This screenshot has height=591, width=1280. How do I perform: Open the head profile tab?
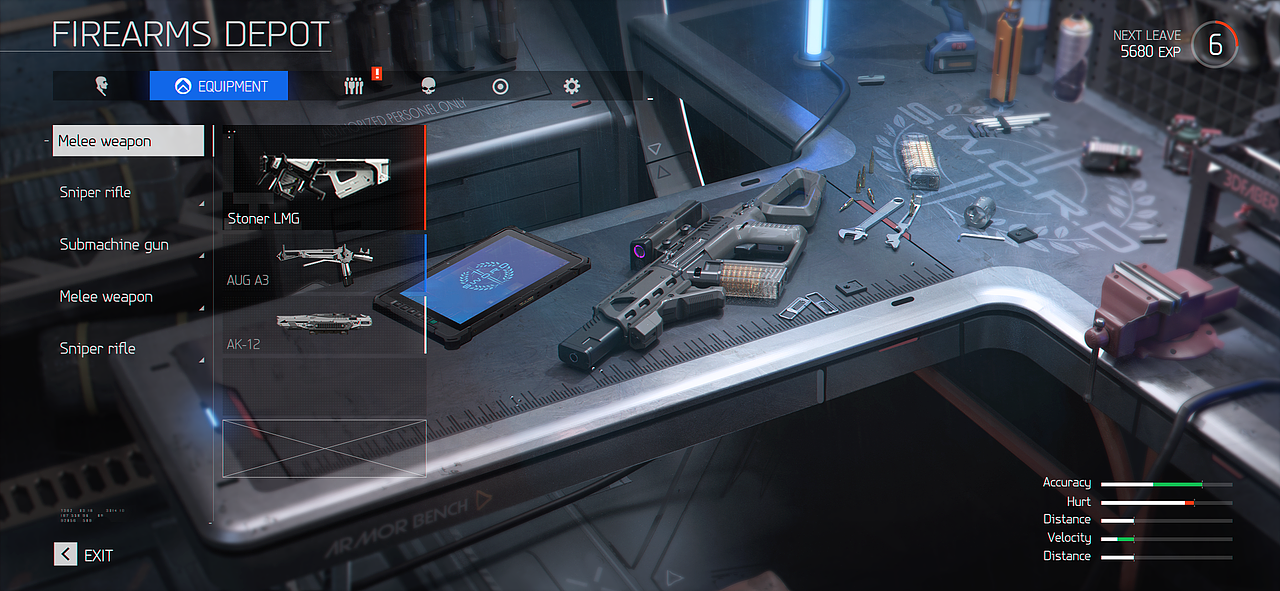101,86
